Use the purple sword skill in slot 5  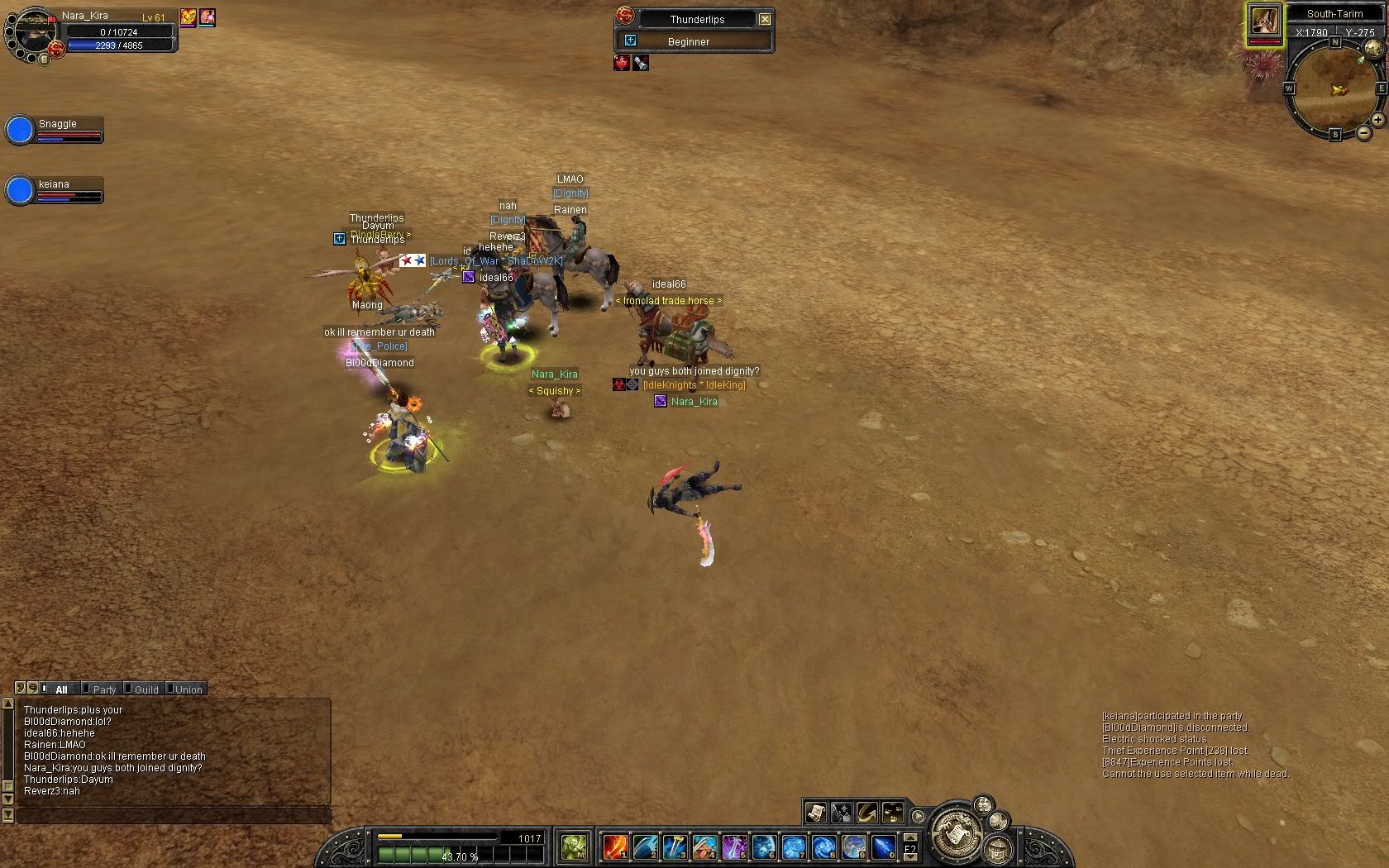coord(734,847)
